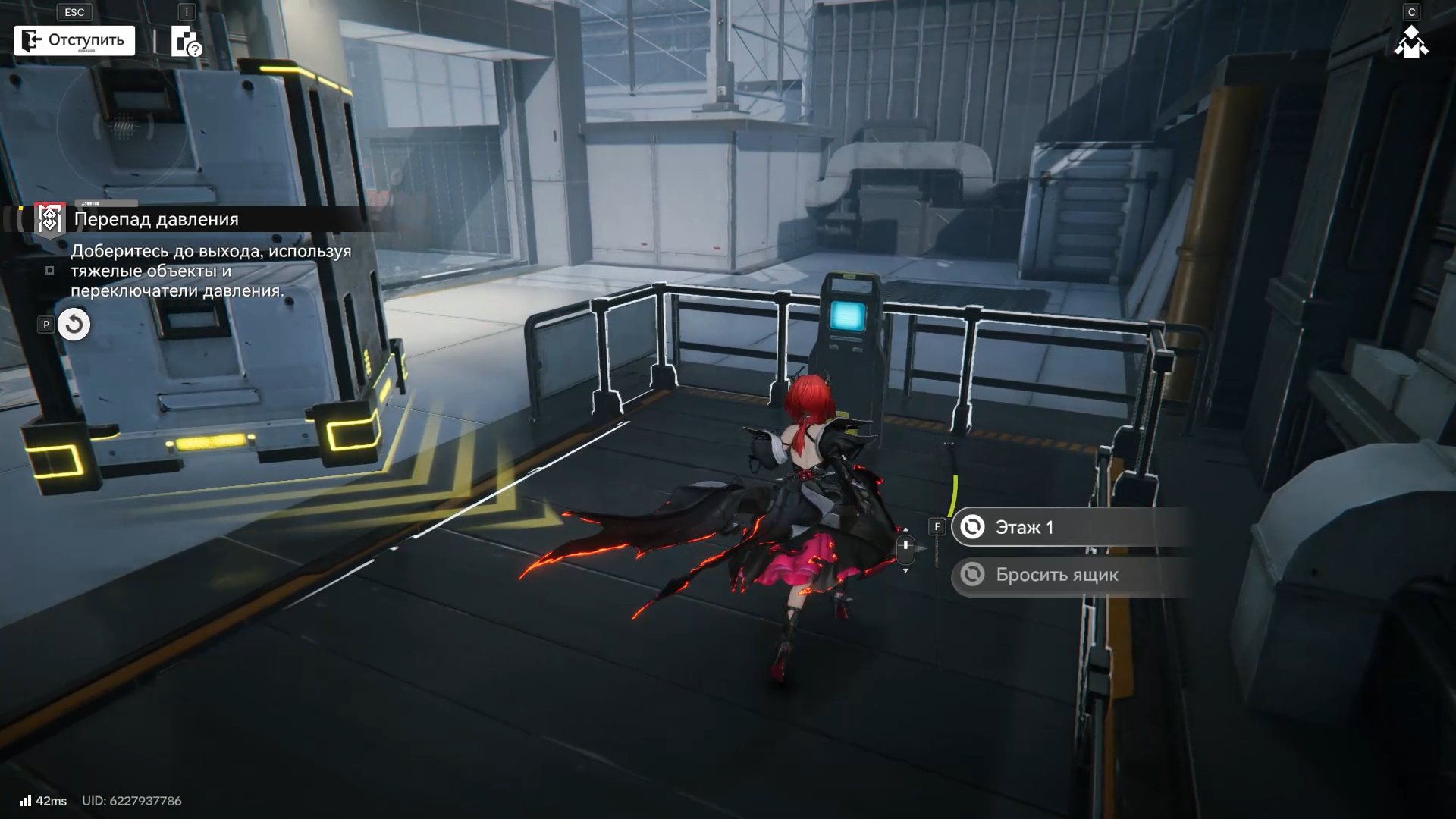Click the Отступить retreat button
The width and height of the screenshot is (1456, 819).
[74, 40]
